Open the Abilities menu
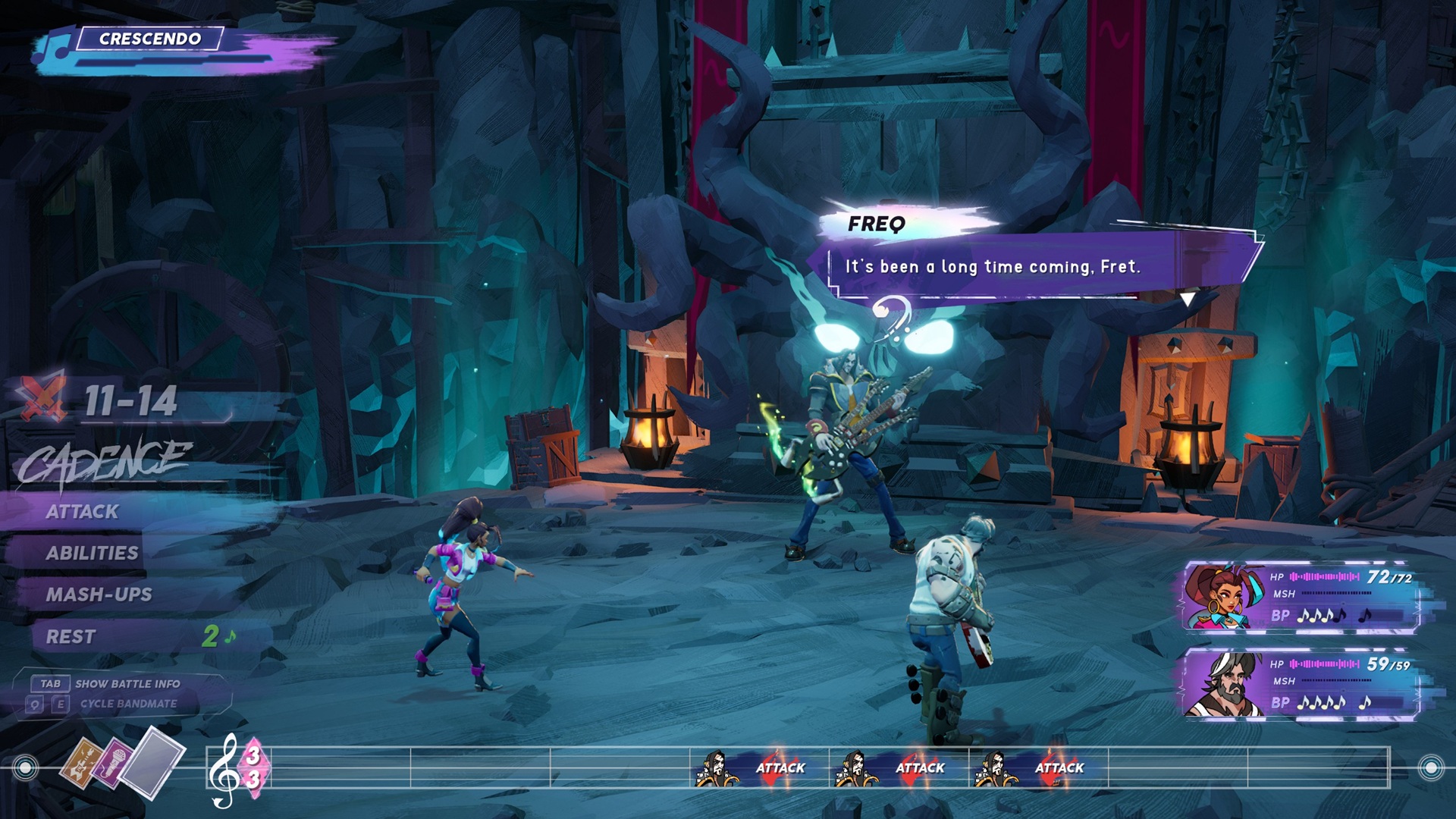This screenshot has width=1456, height=819. 92,553
